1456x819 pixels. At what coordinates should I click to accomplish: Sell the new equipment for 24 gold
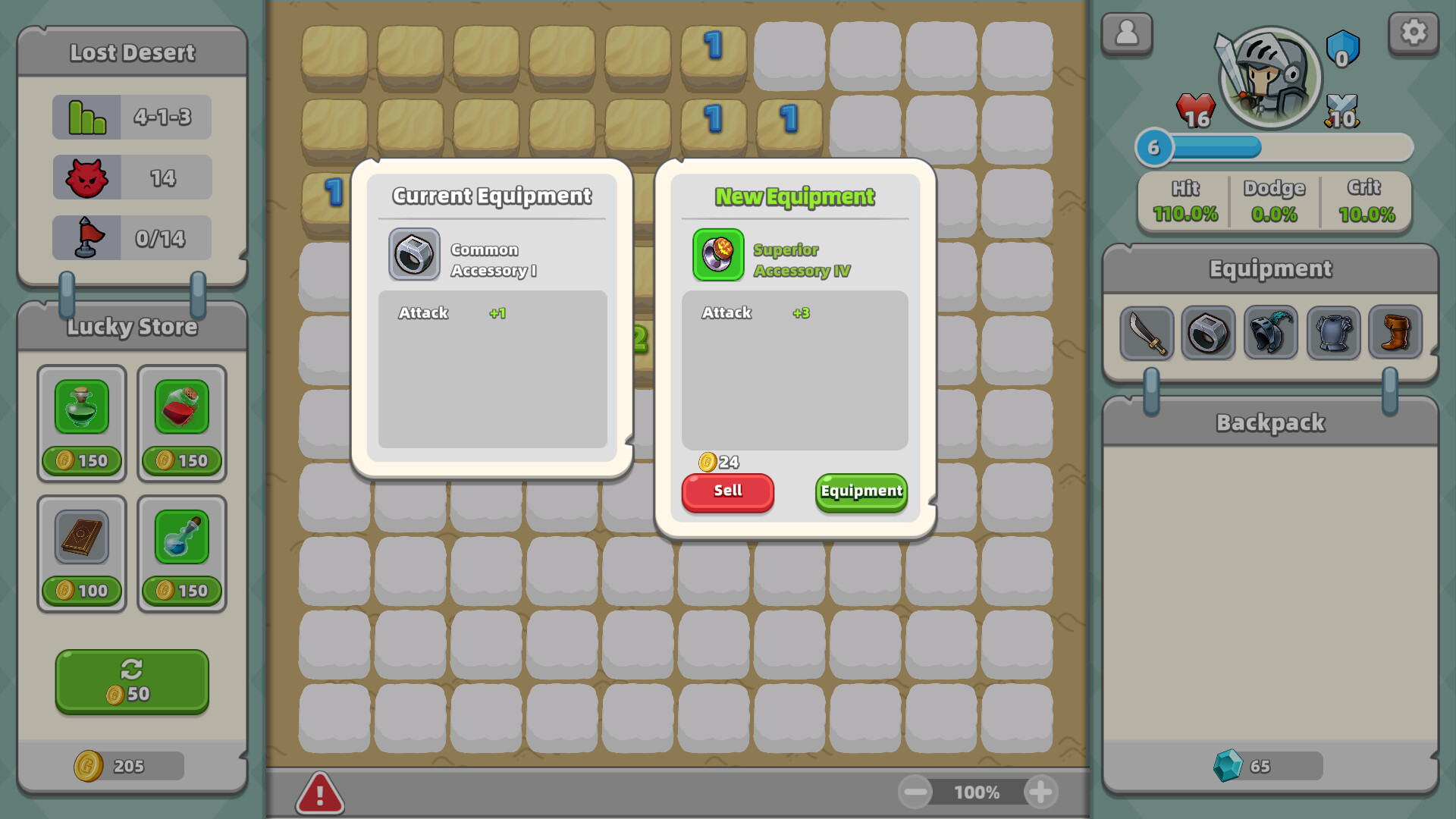click(726, 492)
